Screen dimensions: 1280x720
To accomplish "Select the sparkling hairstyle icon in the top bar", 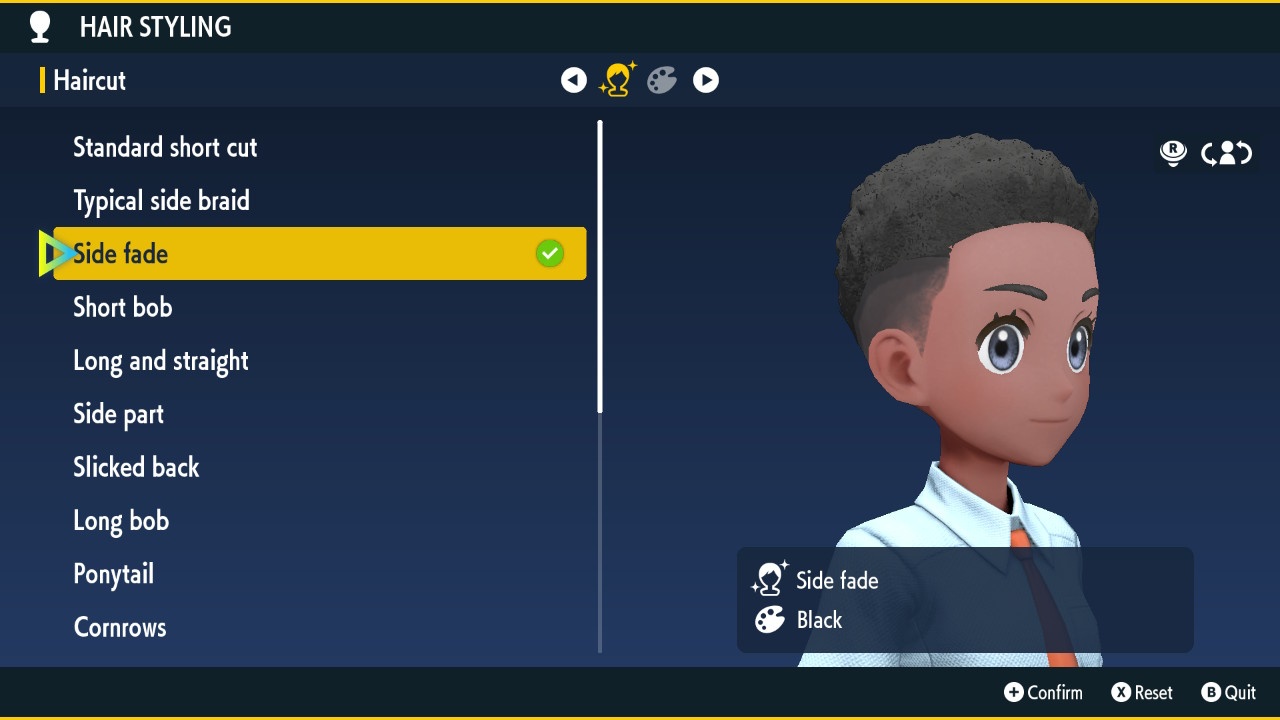I will tap(617, 80).
